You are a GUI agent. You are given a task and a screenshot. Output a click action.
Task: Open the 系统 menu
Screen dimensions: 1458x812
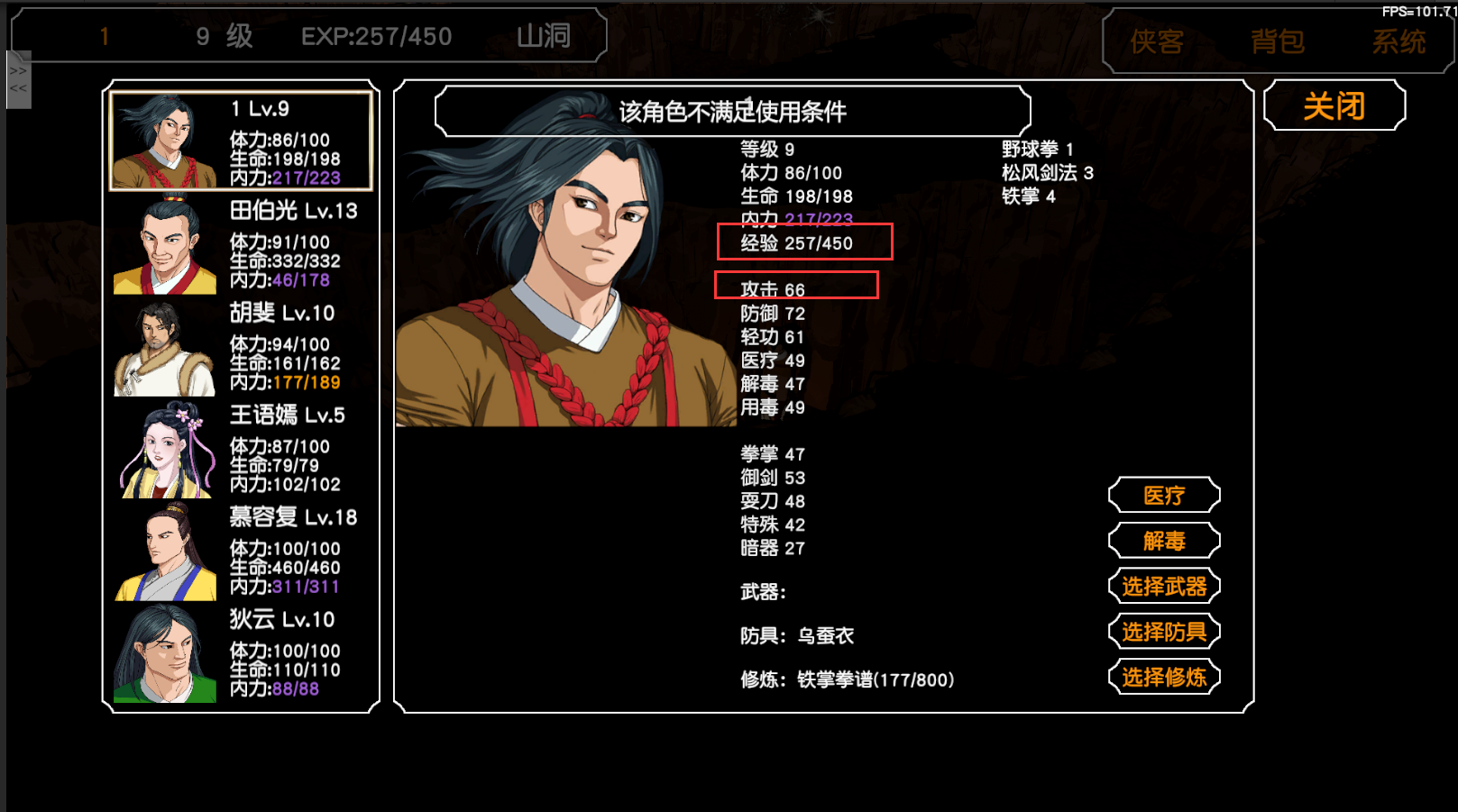[1398, 41]
